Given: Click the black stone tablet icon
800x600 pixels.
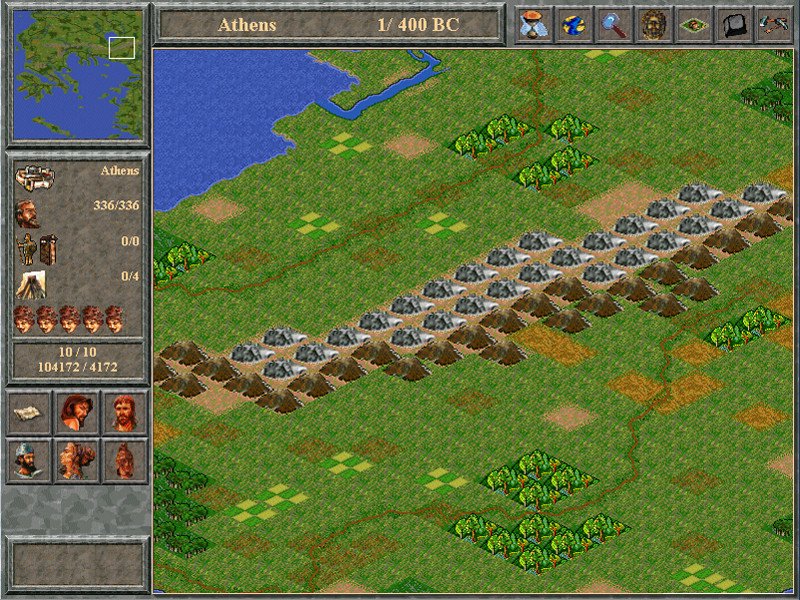Looking at the screenshot, I should [734, 24].
